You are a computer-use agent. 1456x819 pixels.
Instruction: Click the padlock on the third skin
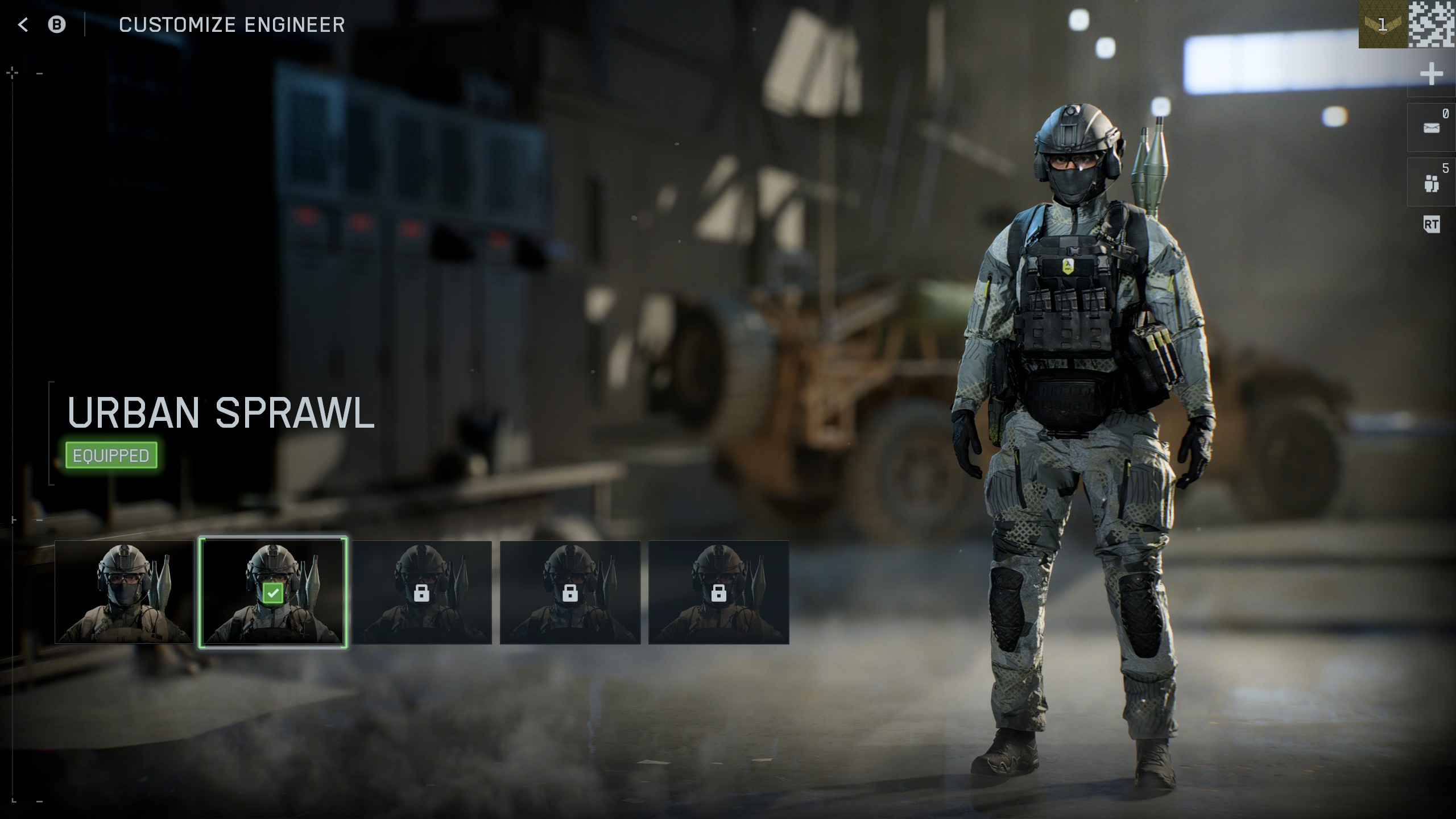tap(422, 593)
